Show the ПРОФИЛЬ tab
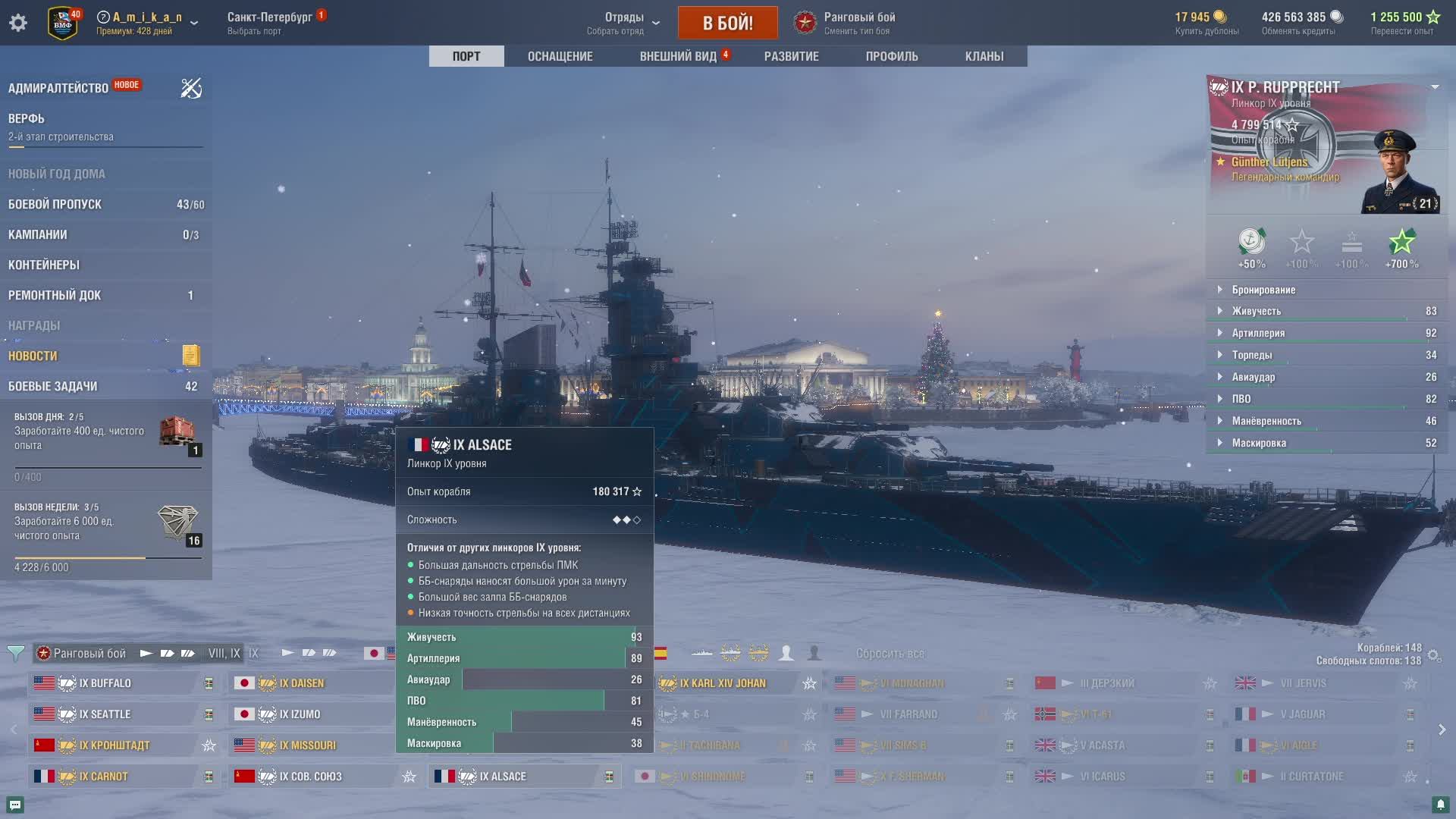This screenshot has width=1456, height=819. pos(892,56)
